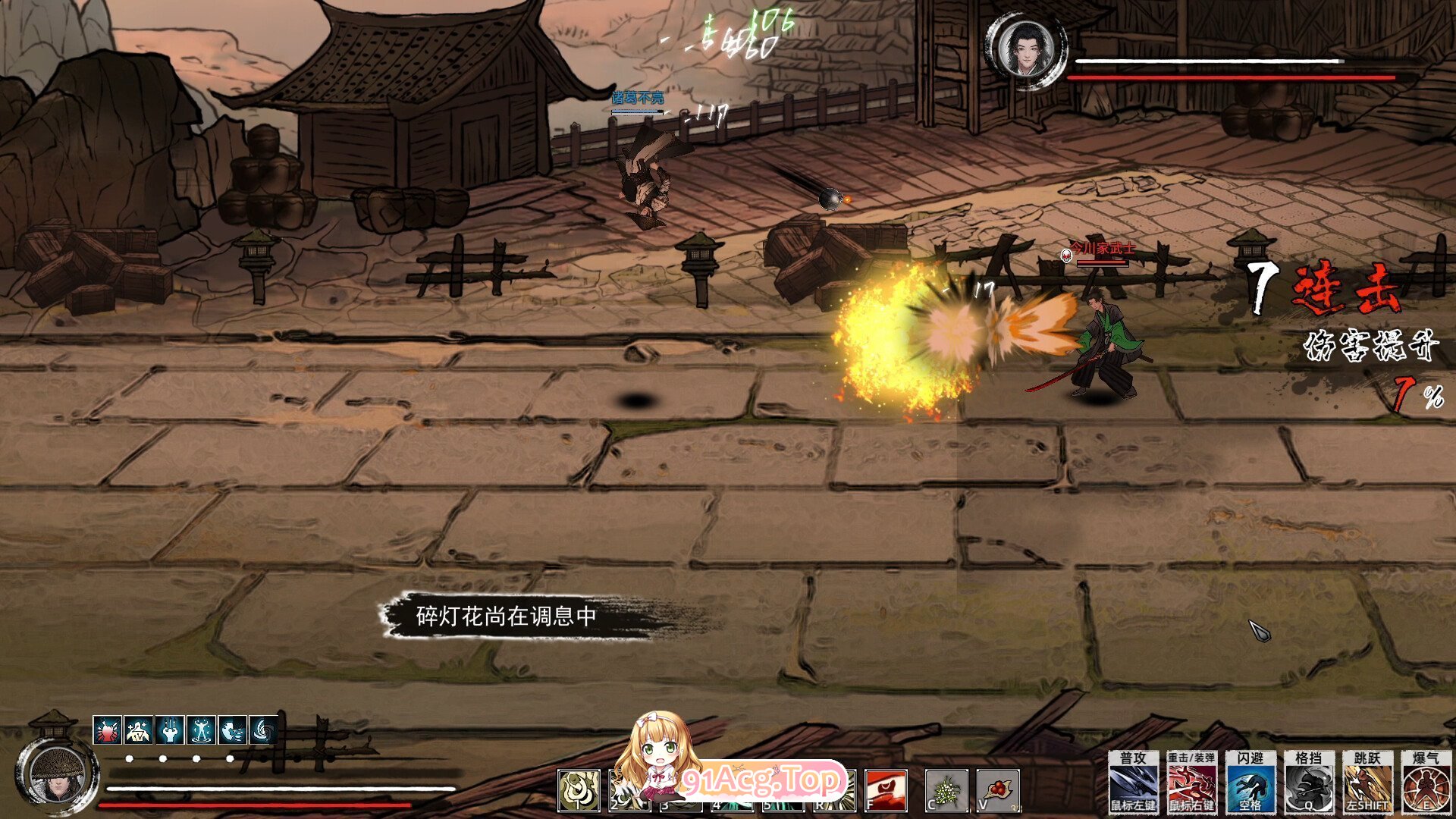This screenshot has width=1456, height=819.
Task: View the glowing standing figure buff icon
Action: [x=201, y=731]
